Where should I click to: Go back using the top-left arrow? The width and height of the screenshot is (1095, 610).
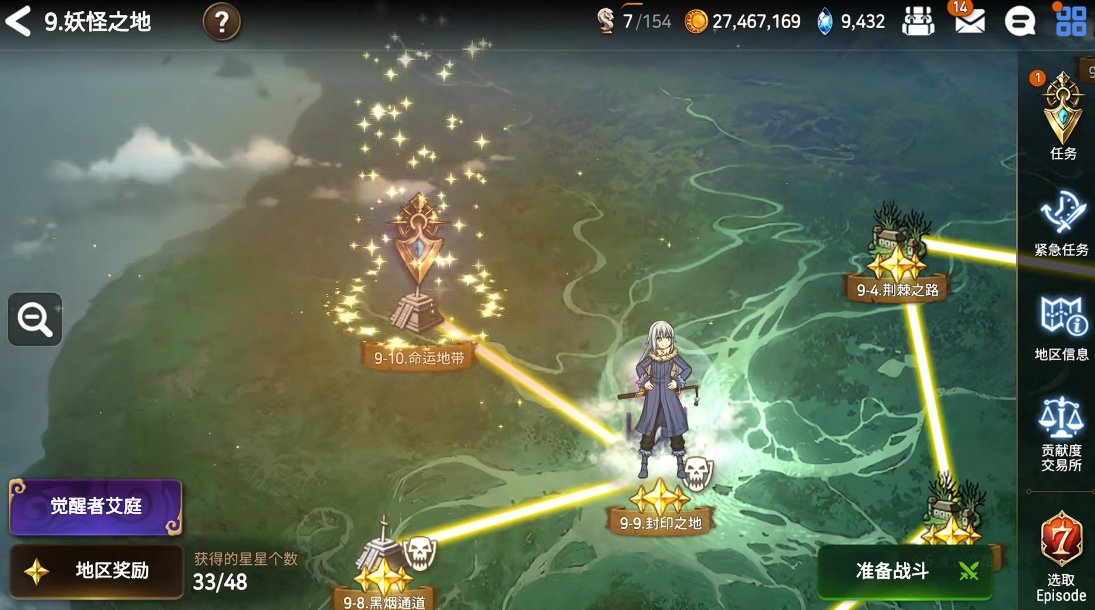click(x=18, y=21)
